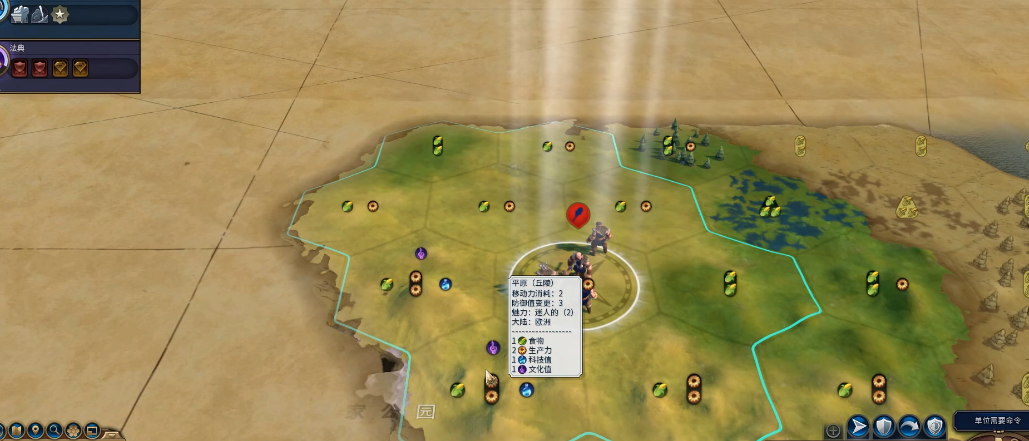This screenshot has width=1029, height=441.
Task: Select the move-to arrow unit command
Action: (858, 425)
